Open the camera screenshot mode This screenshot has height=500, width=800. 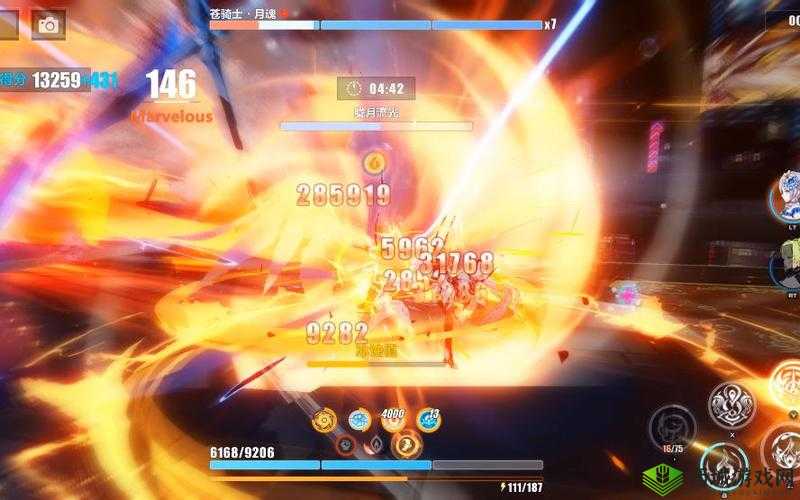pyautogui.click(x=48, y=23)
